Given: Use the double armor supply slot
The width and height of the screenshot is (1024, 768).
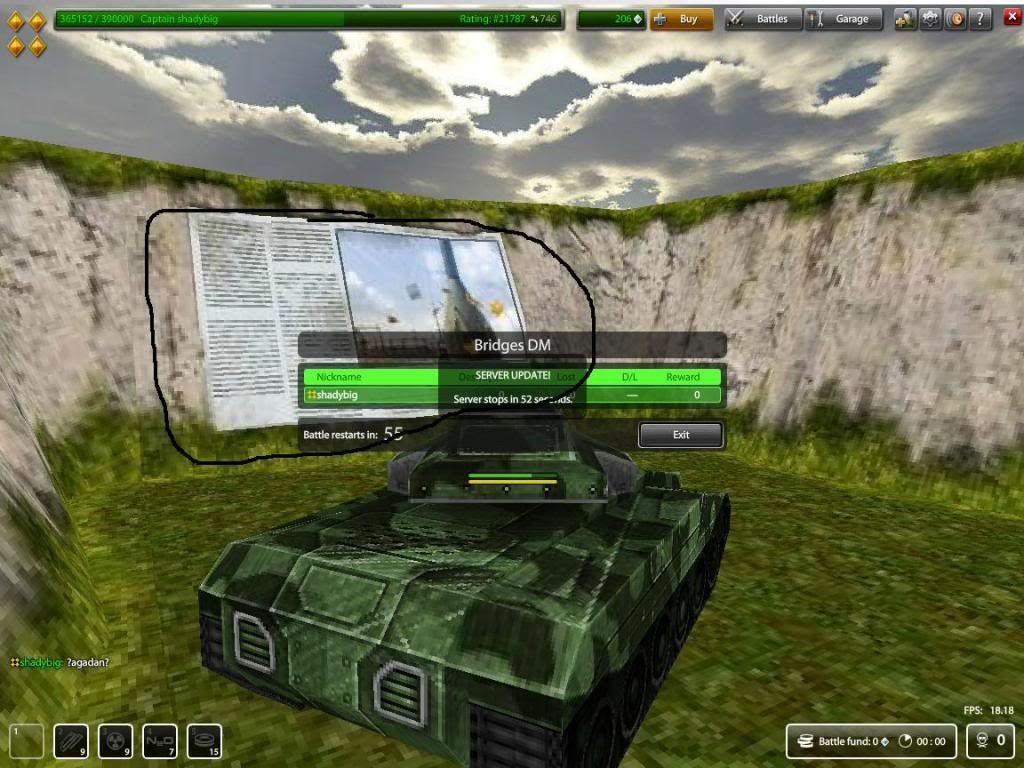Looking at the screenshot, I should [71, 741].
